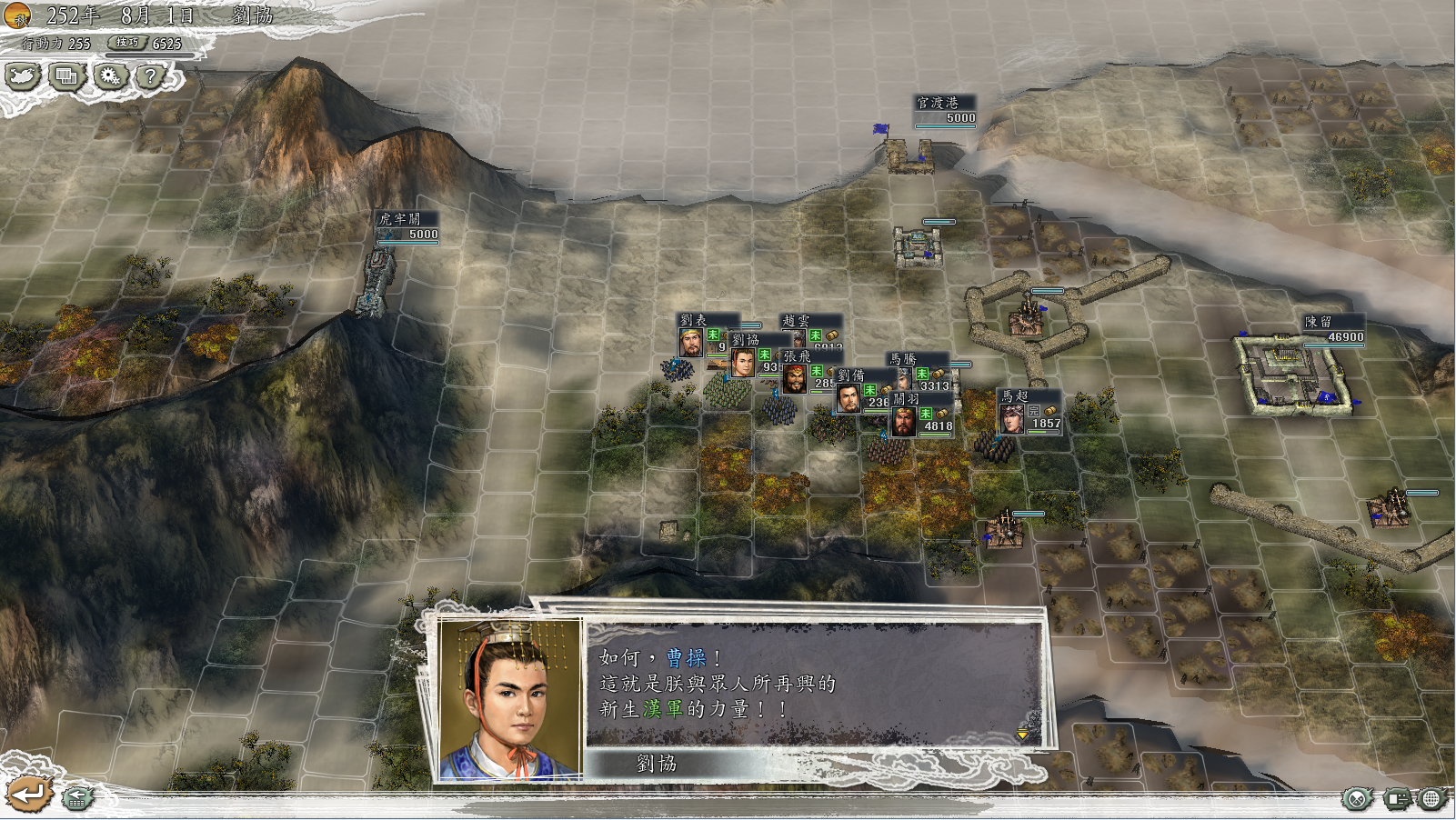Open the overlapping windows list button

coord(66,76)
